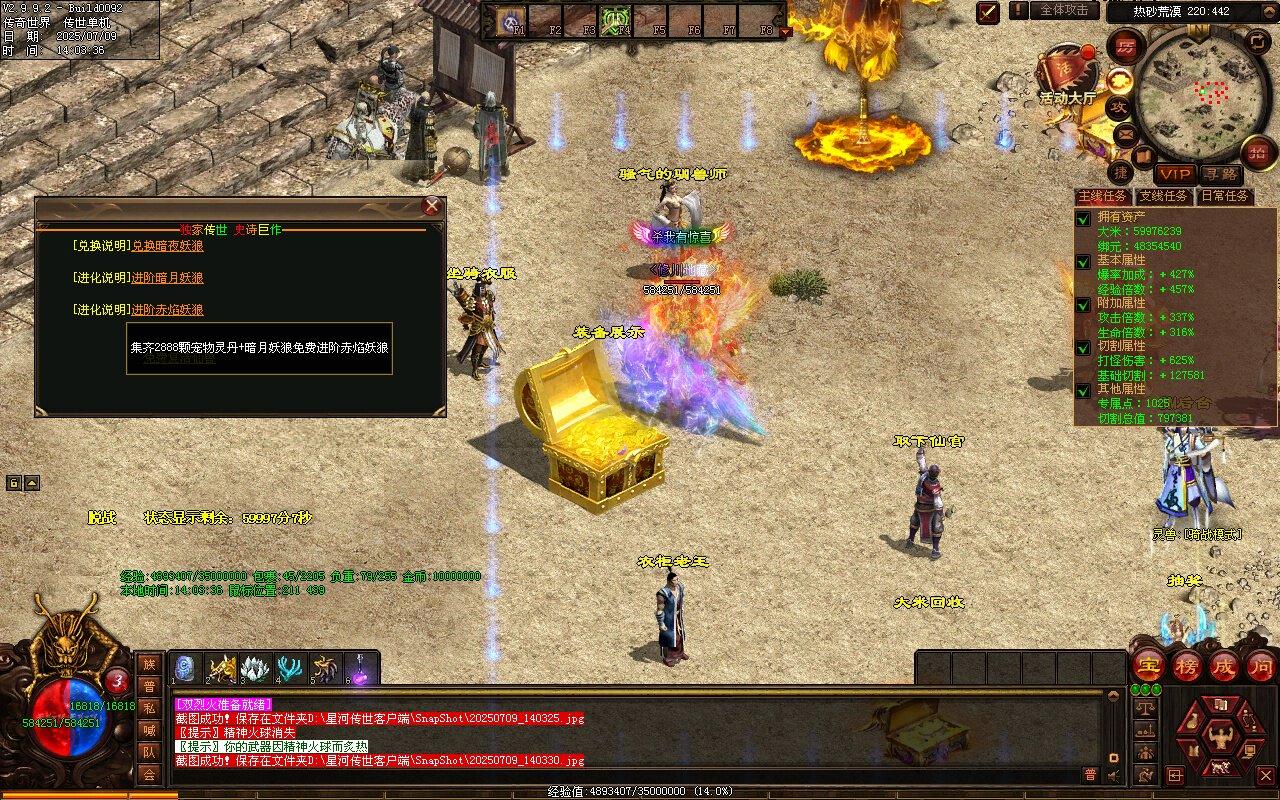Select the 进阶暗月妖狼 evolution link
The image size is (1280, 800).
(x=167, y=278)
